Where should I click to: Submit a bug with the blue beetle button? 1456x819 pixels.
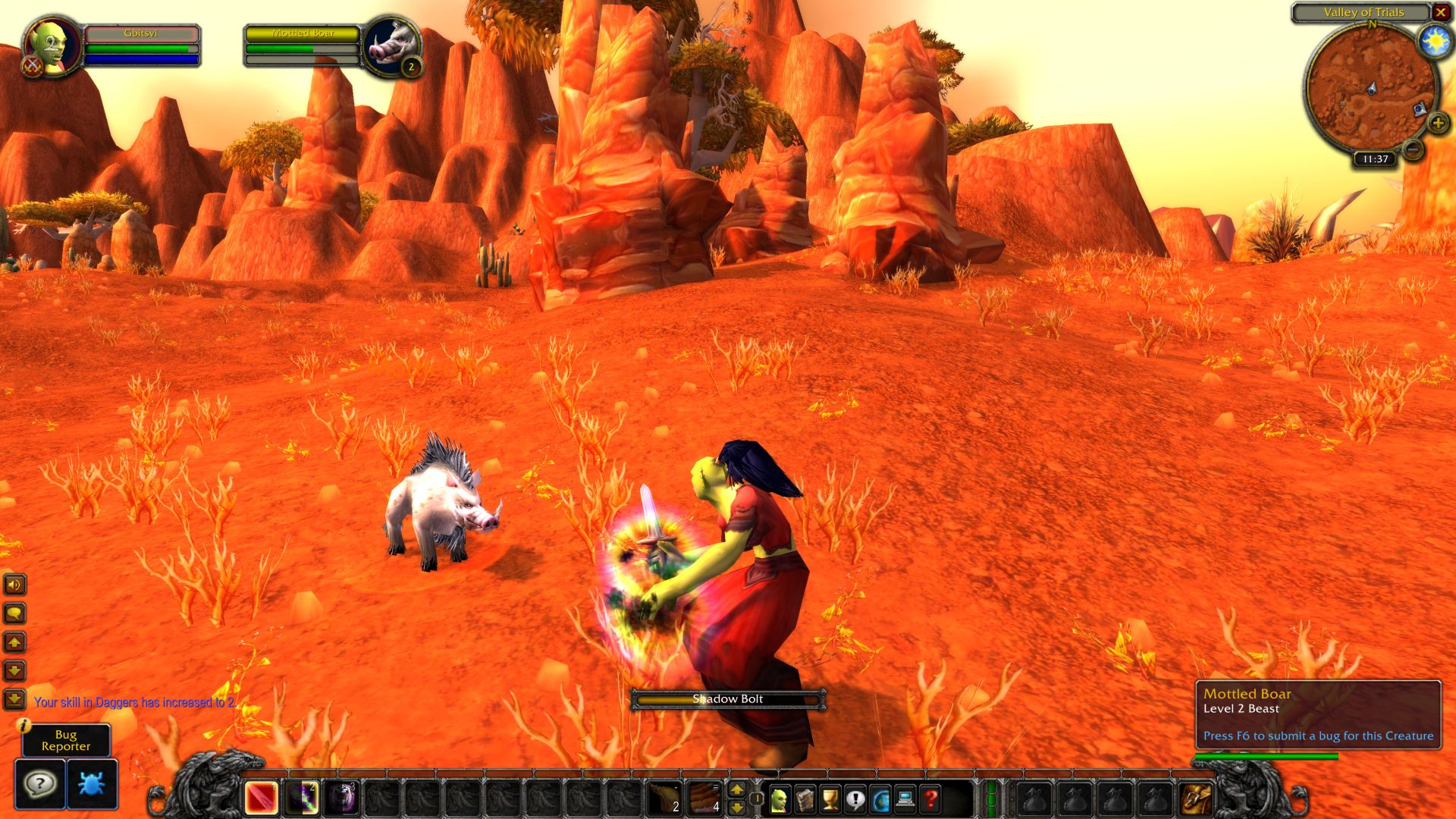click(92, 783)
